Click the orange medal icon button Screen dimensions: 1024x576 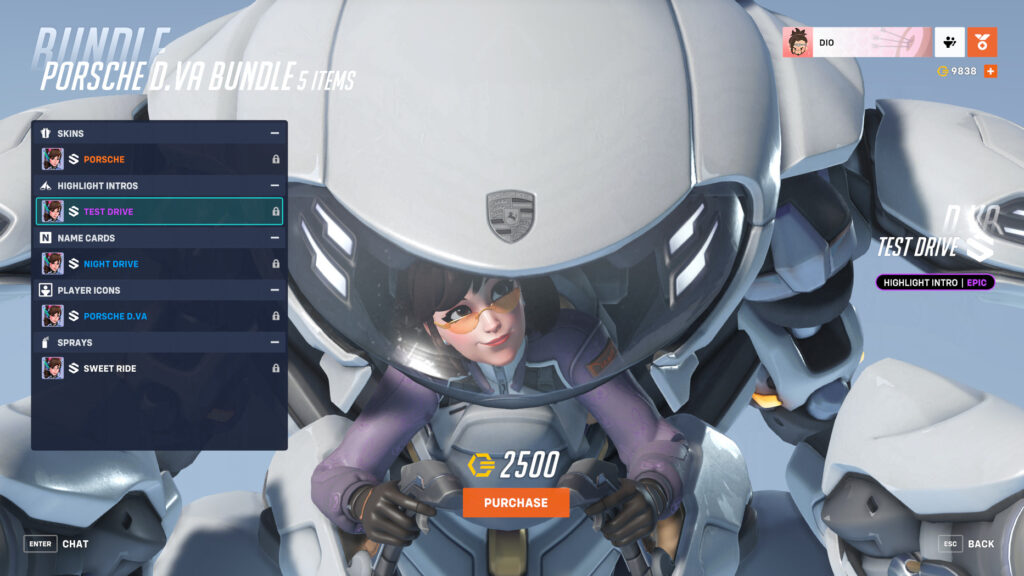pyautogui.click(x=983, y=42)
